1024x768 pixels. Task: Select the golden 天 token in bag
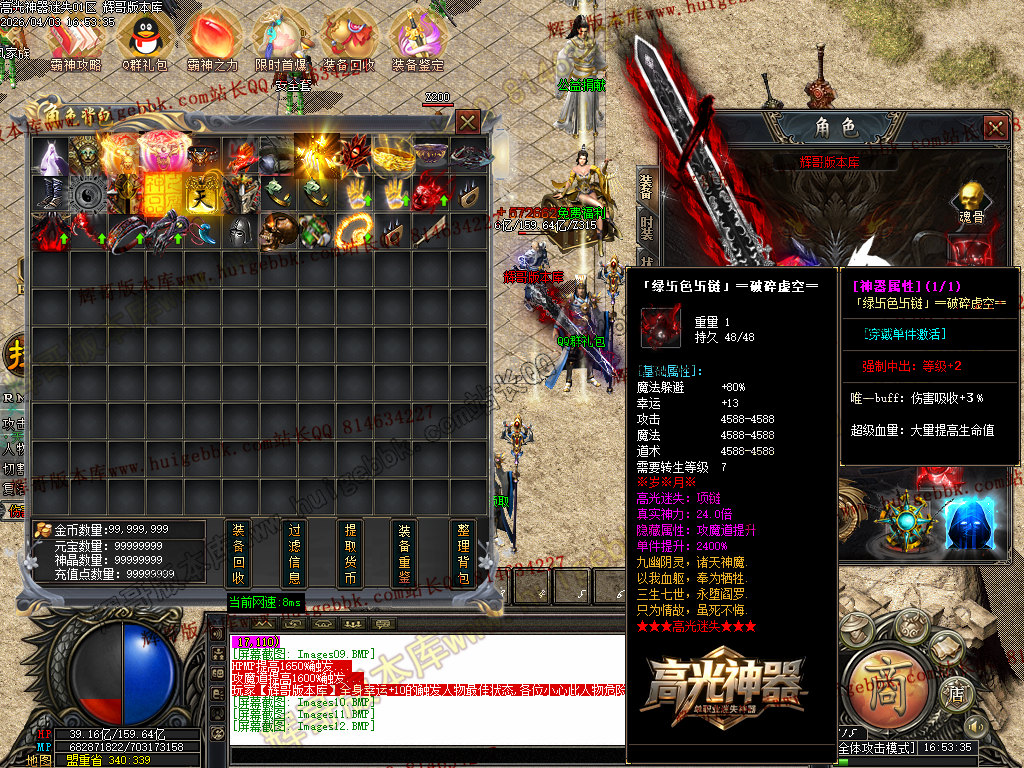click(x=202, y=193)
